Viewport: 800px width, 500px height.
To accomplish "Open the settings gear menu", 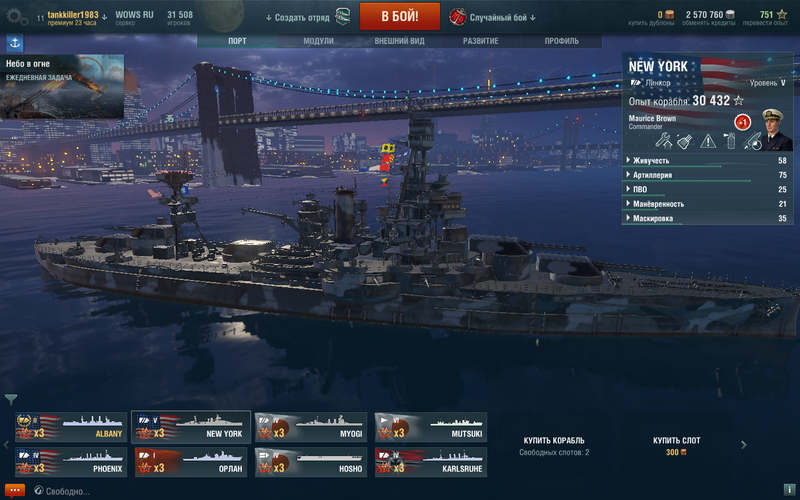I will point(16,16).
